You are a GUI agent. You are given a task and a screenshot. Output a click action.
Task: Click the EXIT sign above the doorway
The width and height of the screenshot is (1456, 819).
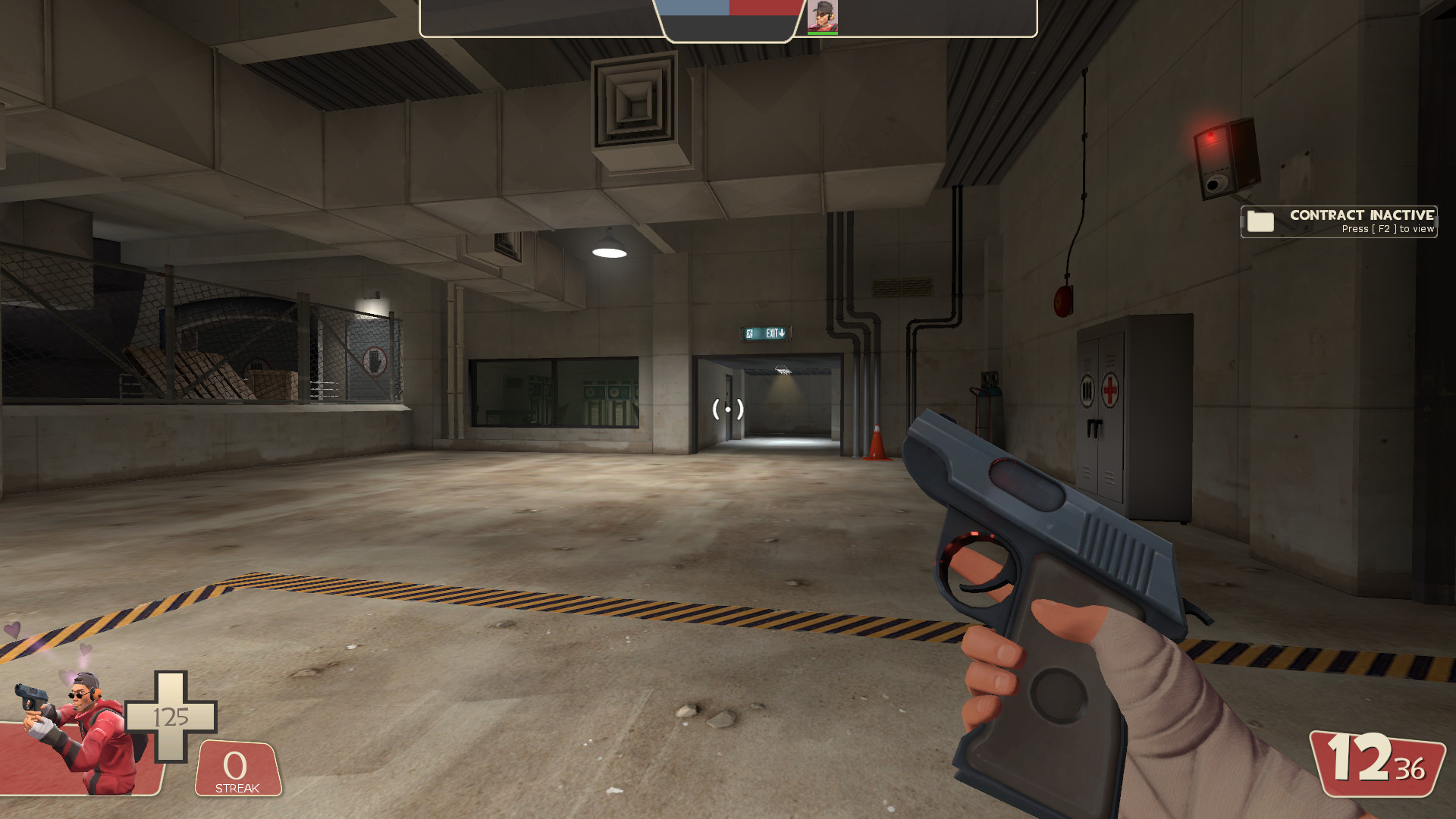coord(766,331)
